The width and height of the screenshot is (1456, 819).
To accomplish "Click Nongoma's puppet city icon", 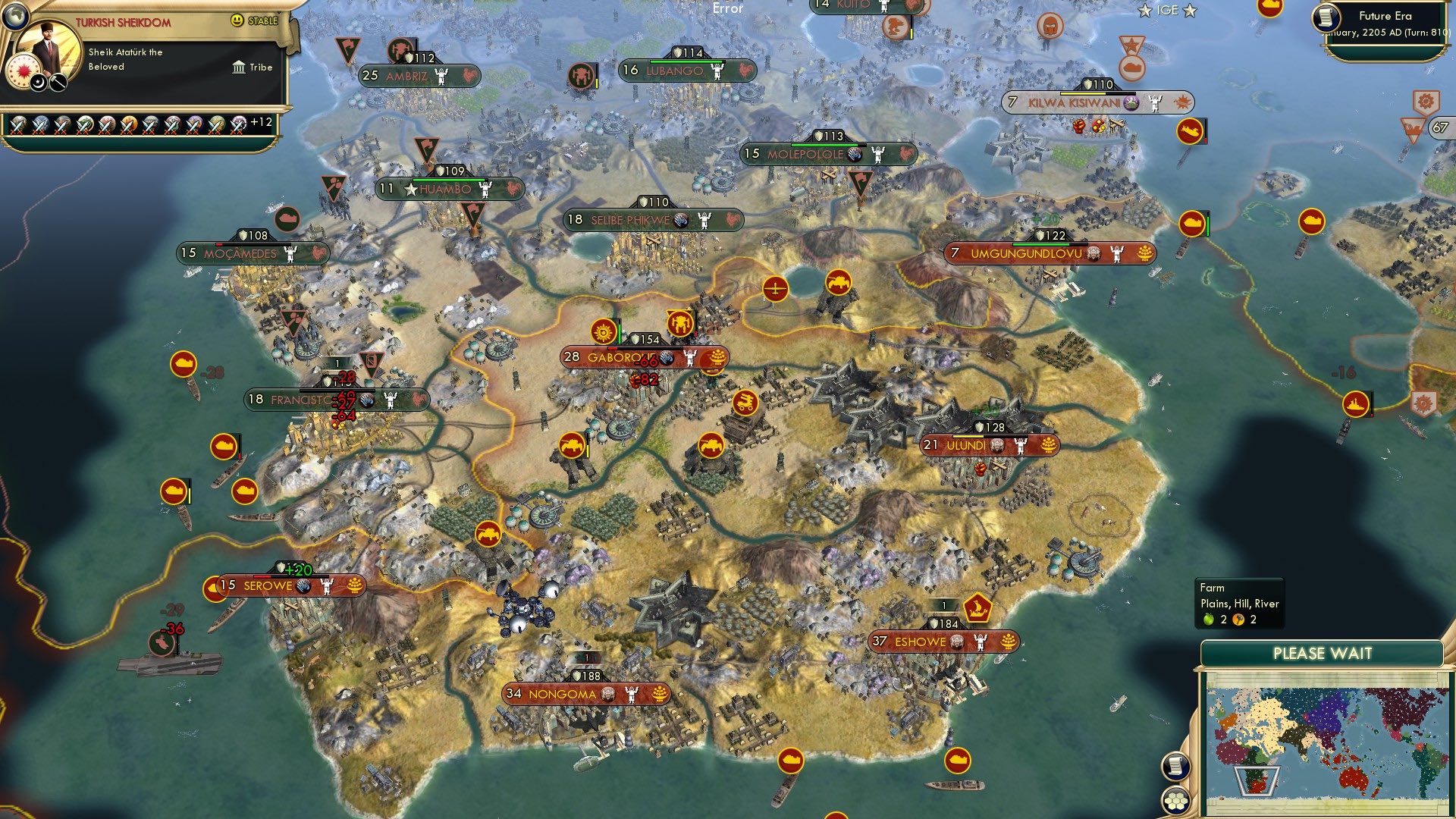I will [x=607, y=693].
